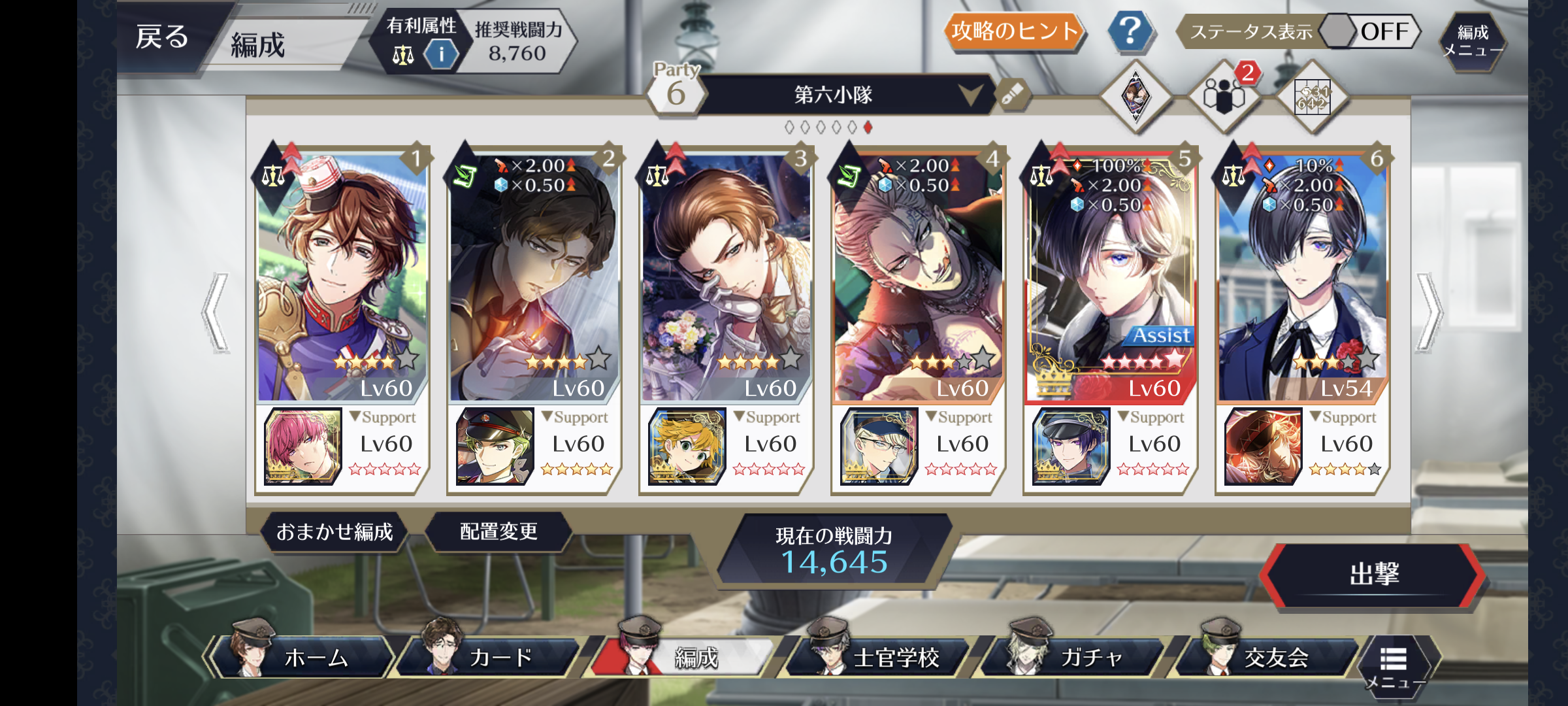1568x706 pixels.
Task: Open the メニュー list button
Action: coord(1393,667)
